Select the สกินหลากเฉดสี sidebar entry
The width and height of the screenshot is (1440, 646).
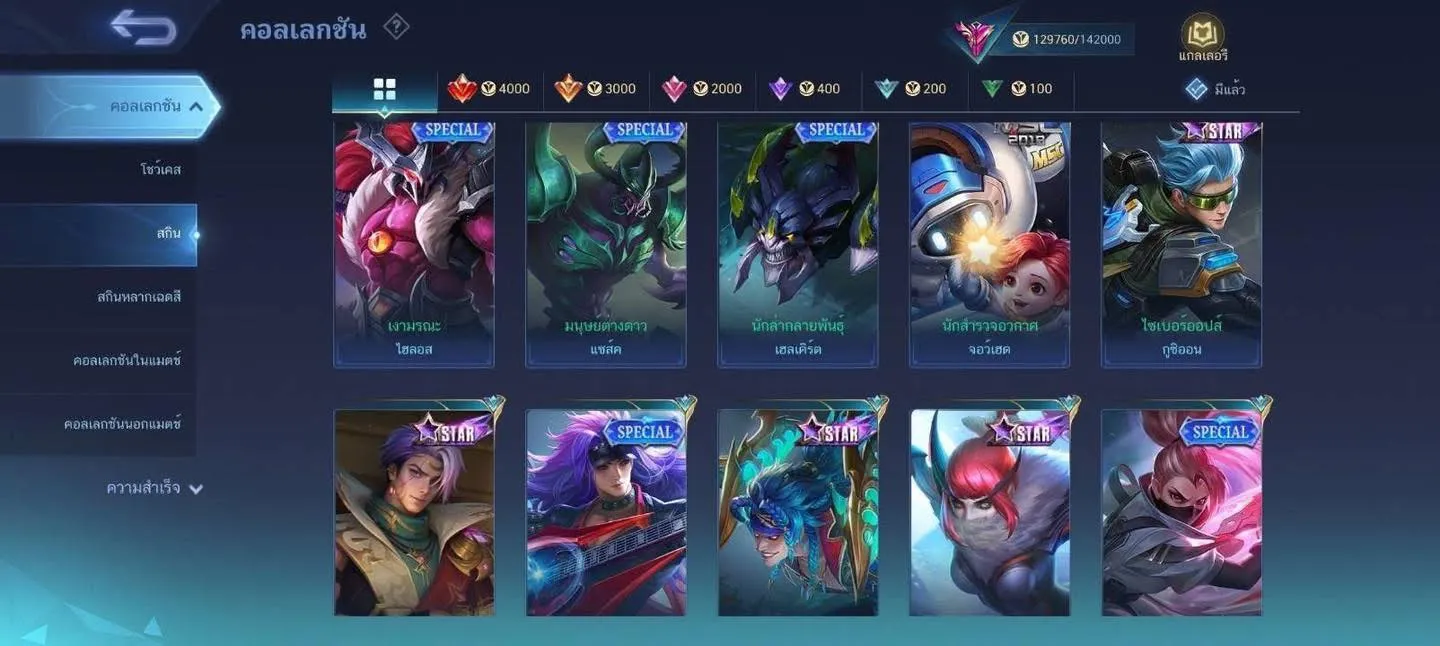click(139, 297)
